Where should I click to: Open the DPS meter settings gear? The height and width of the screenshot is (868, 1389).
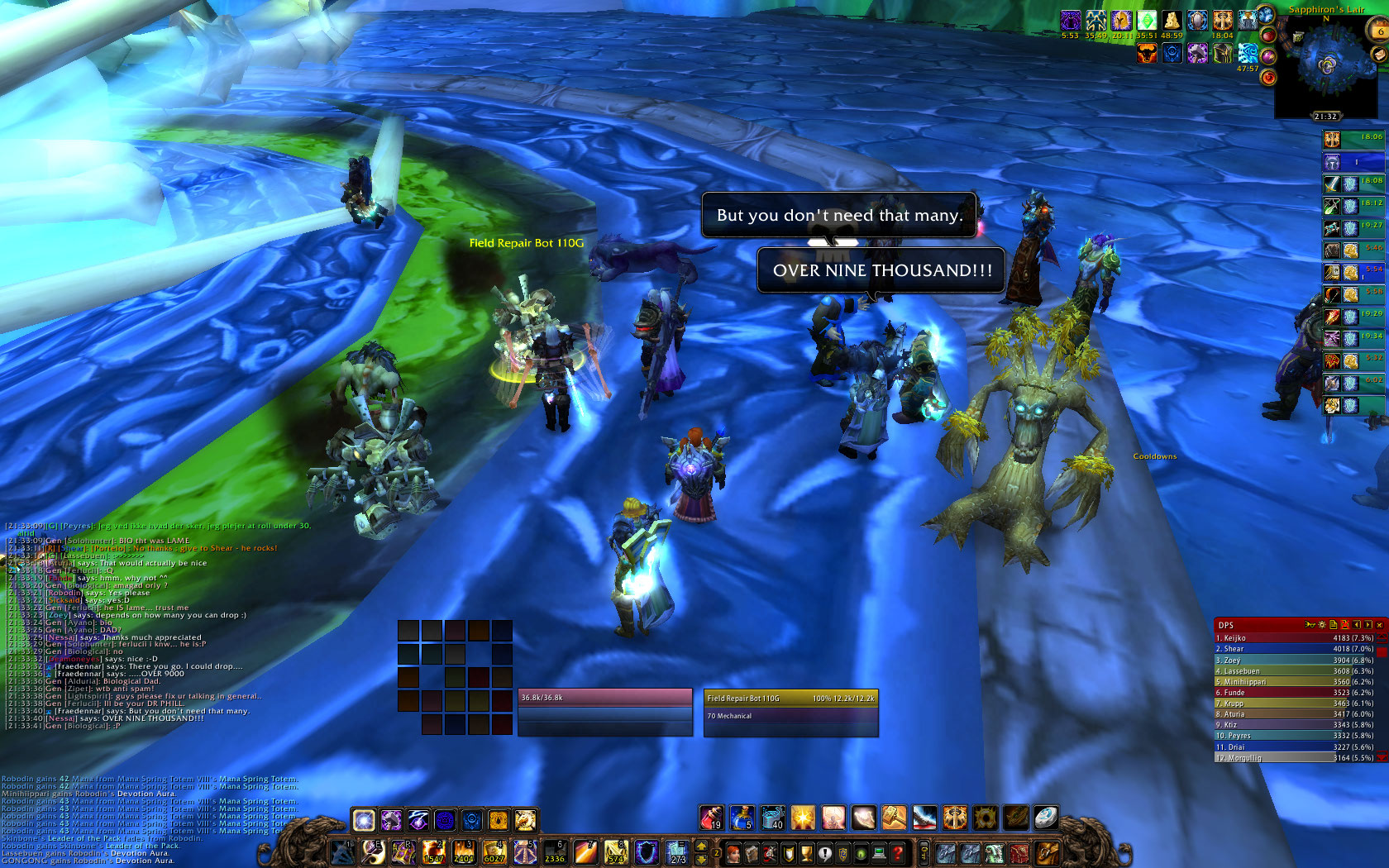pyautogui.click(x=1321, y=625)
